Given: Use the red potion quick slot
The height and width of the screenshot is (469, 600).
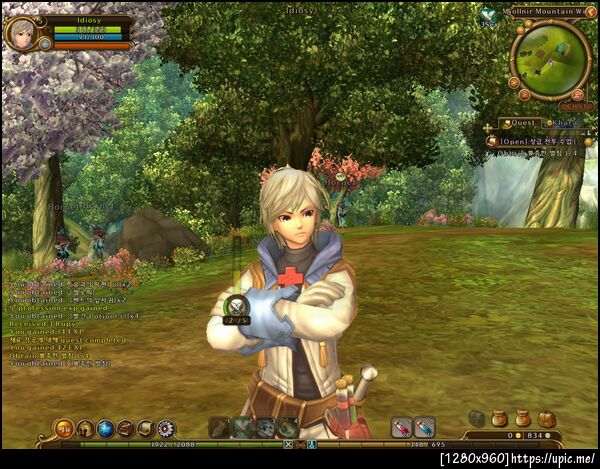Looking at the screenshot, I should pyautogui.click(x=401, y=427).
